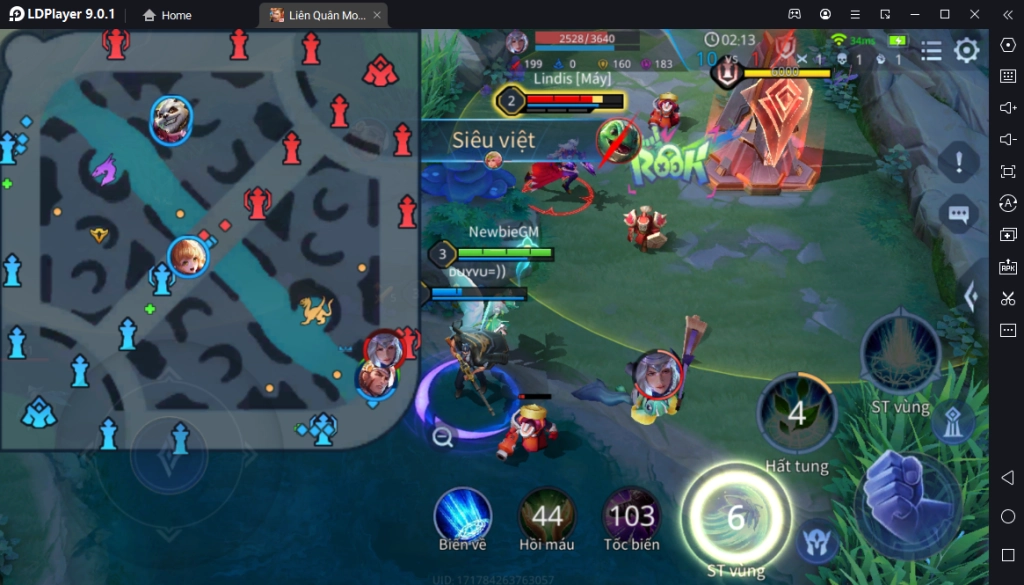Maximize the LDPlayer window
This screenshot has height=585, width=1024.
(x=945, y=14)
